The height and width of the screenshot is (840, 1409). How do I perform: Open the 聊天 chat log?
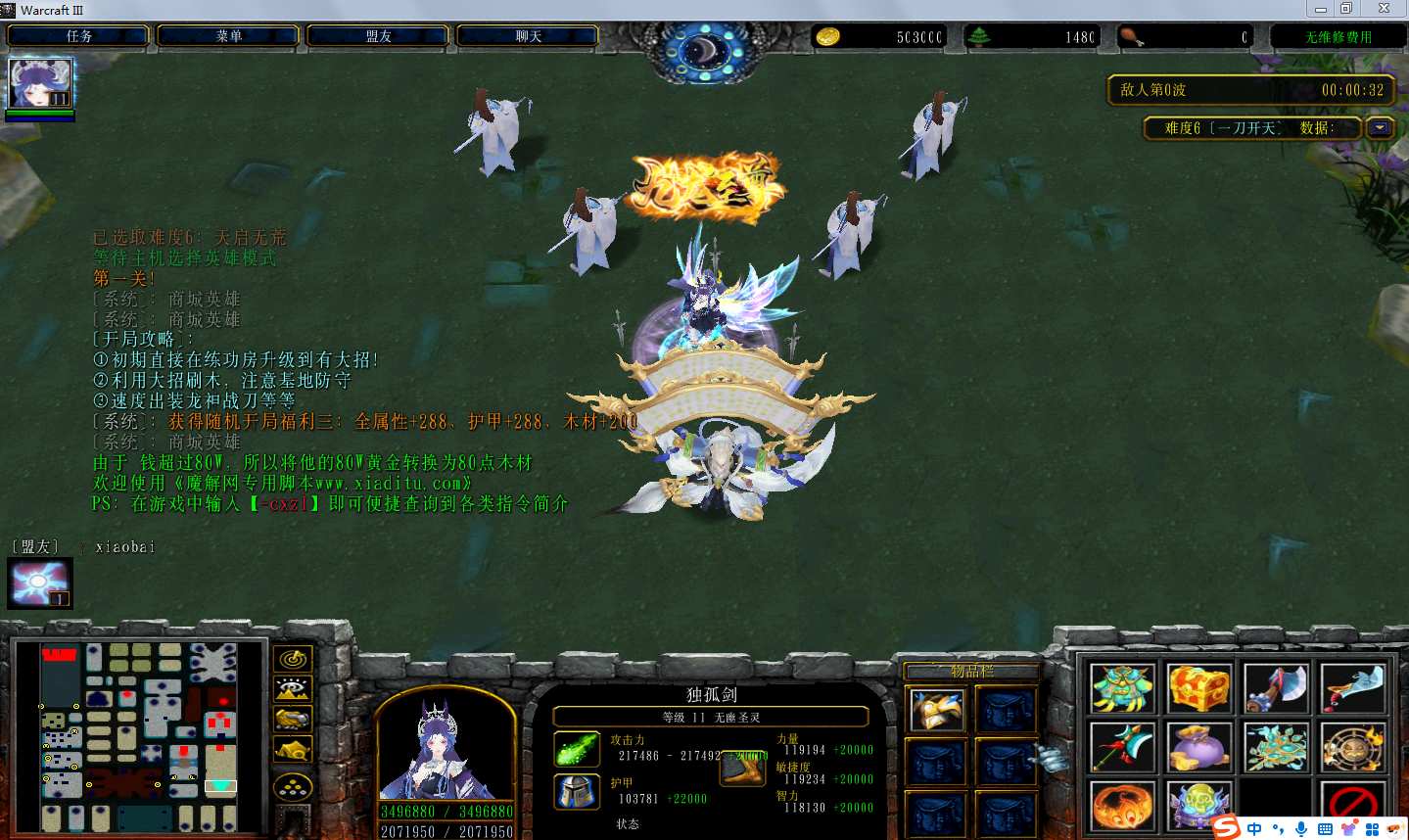click(528, 36)
